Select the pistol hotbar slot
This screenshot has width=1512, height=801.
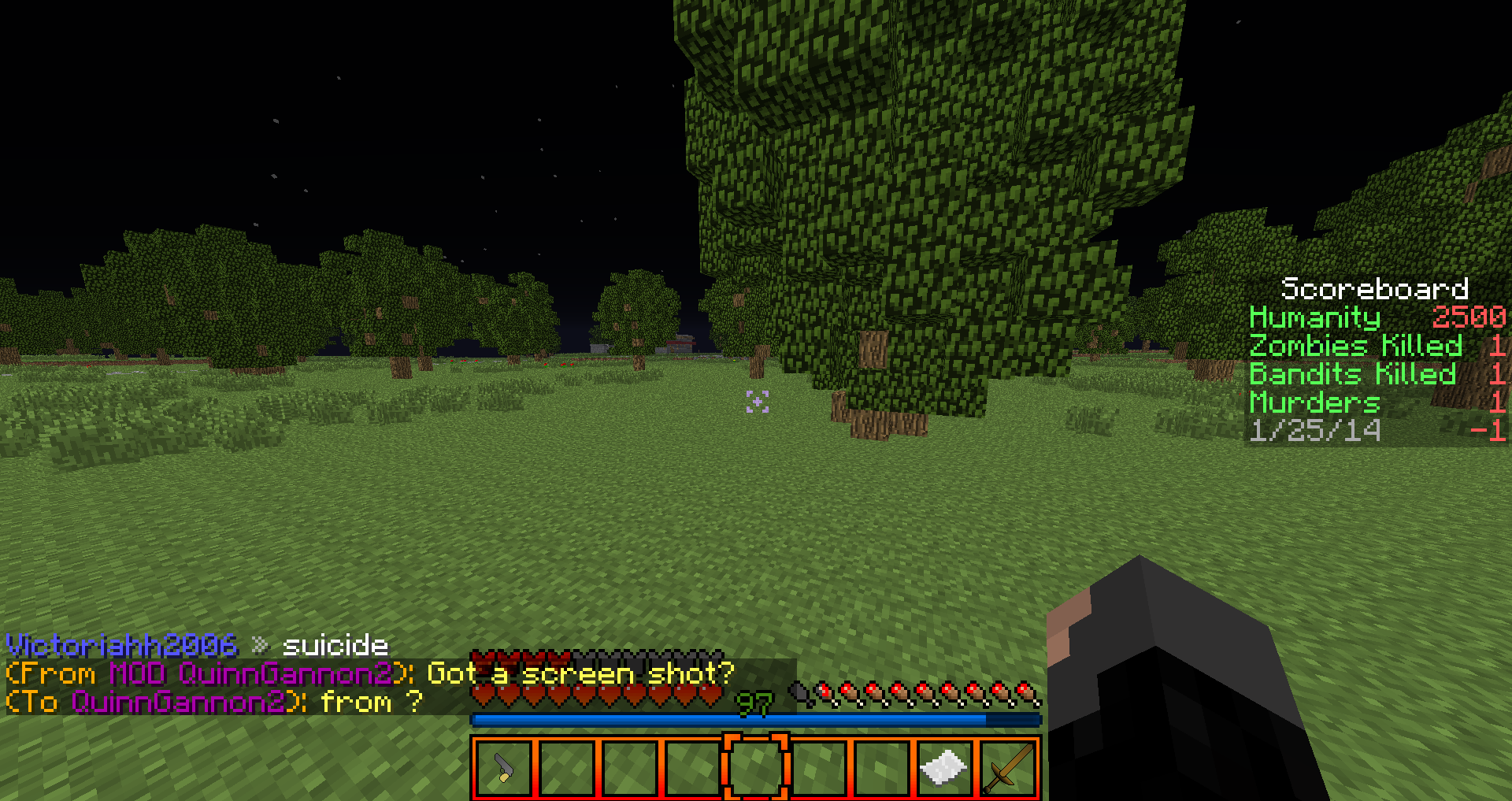[504, 768]
